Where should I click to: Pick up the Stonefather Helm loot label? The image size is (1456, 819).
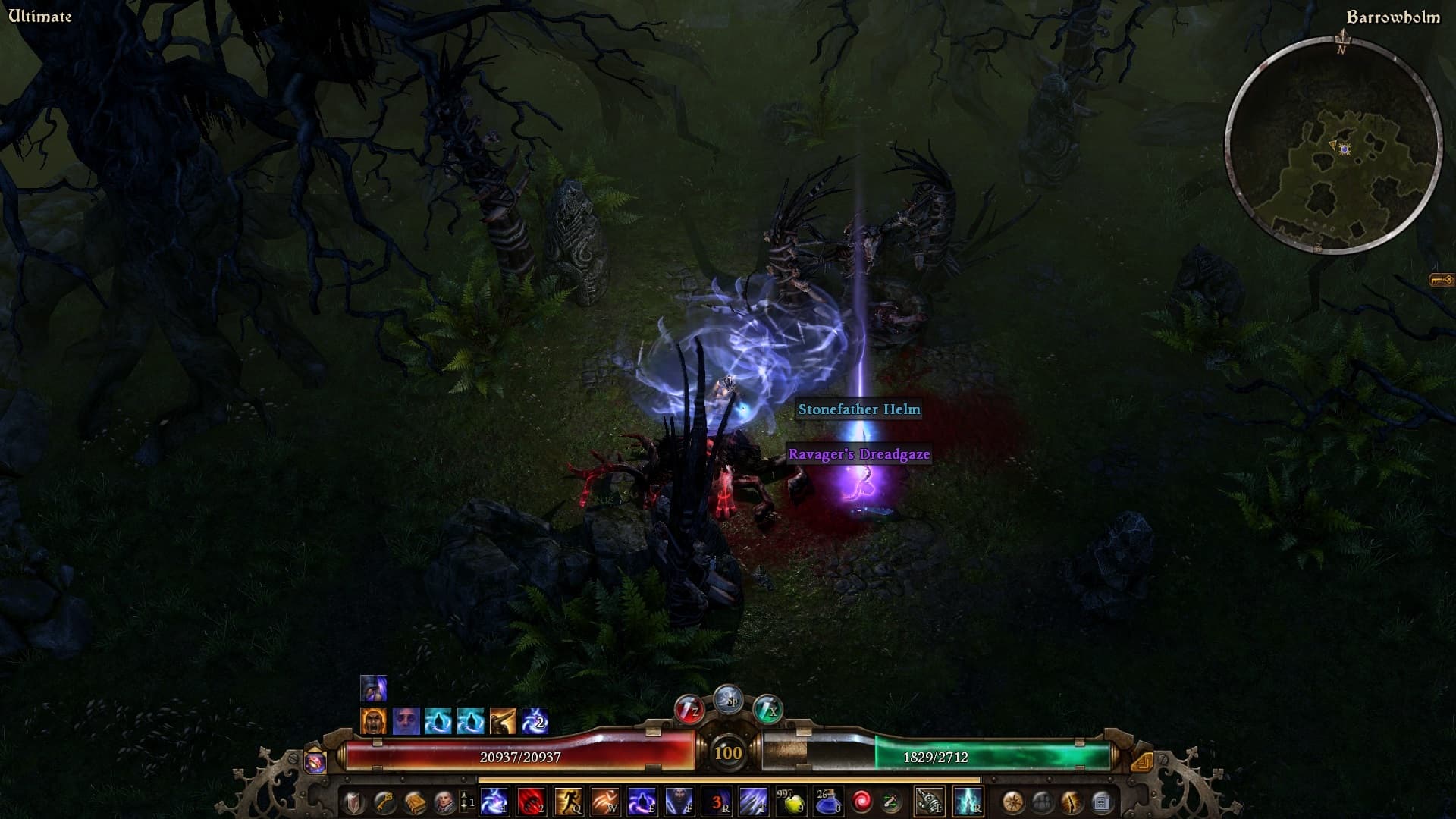(859, 409)
